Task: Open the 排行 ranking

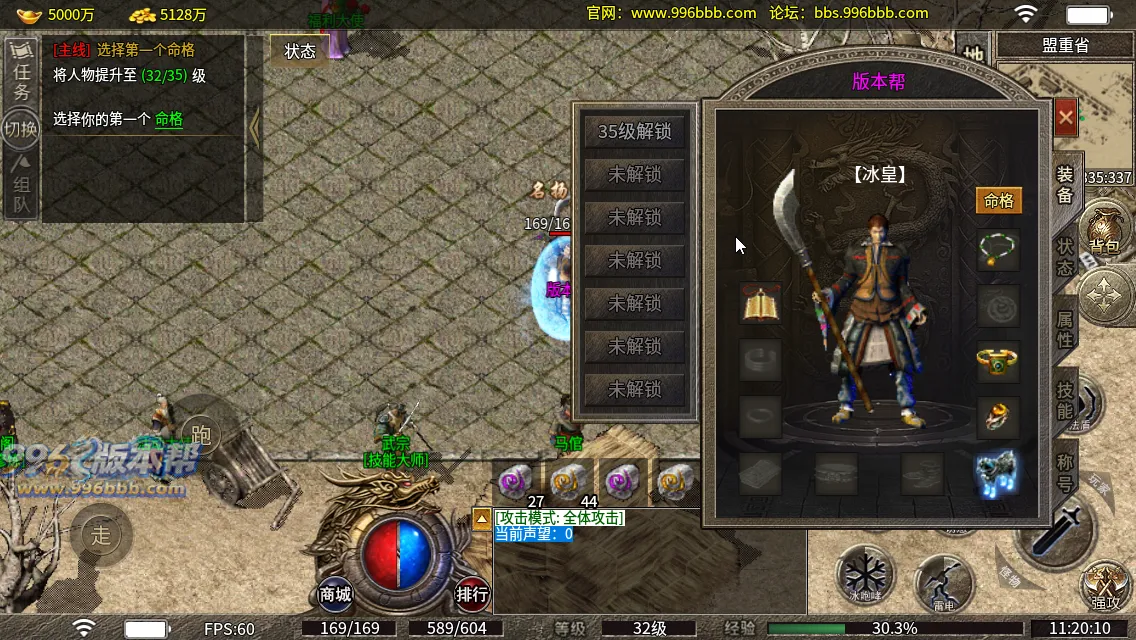Action: pyautogui.click(x=472, y=594)
